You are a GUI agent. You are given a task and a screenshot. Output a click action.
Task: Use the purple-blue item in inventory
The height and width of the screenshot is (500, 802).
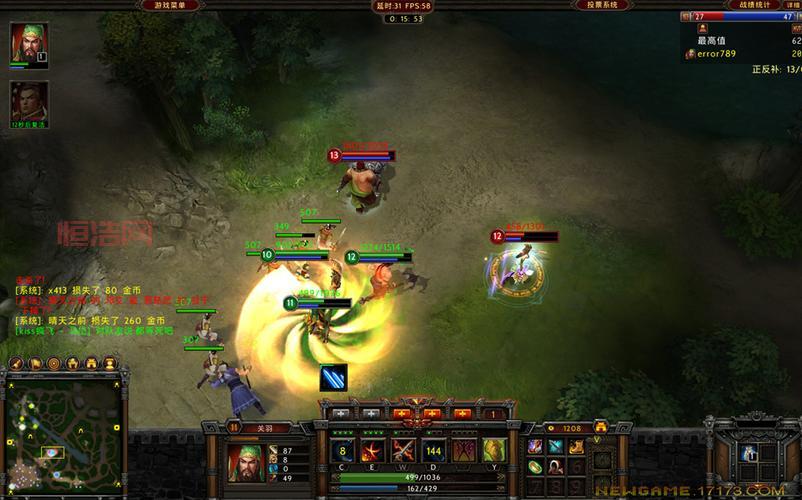(535, 447)
